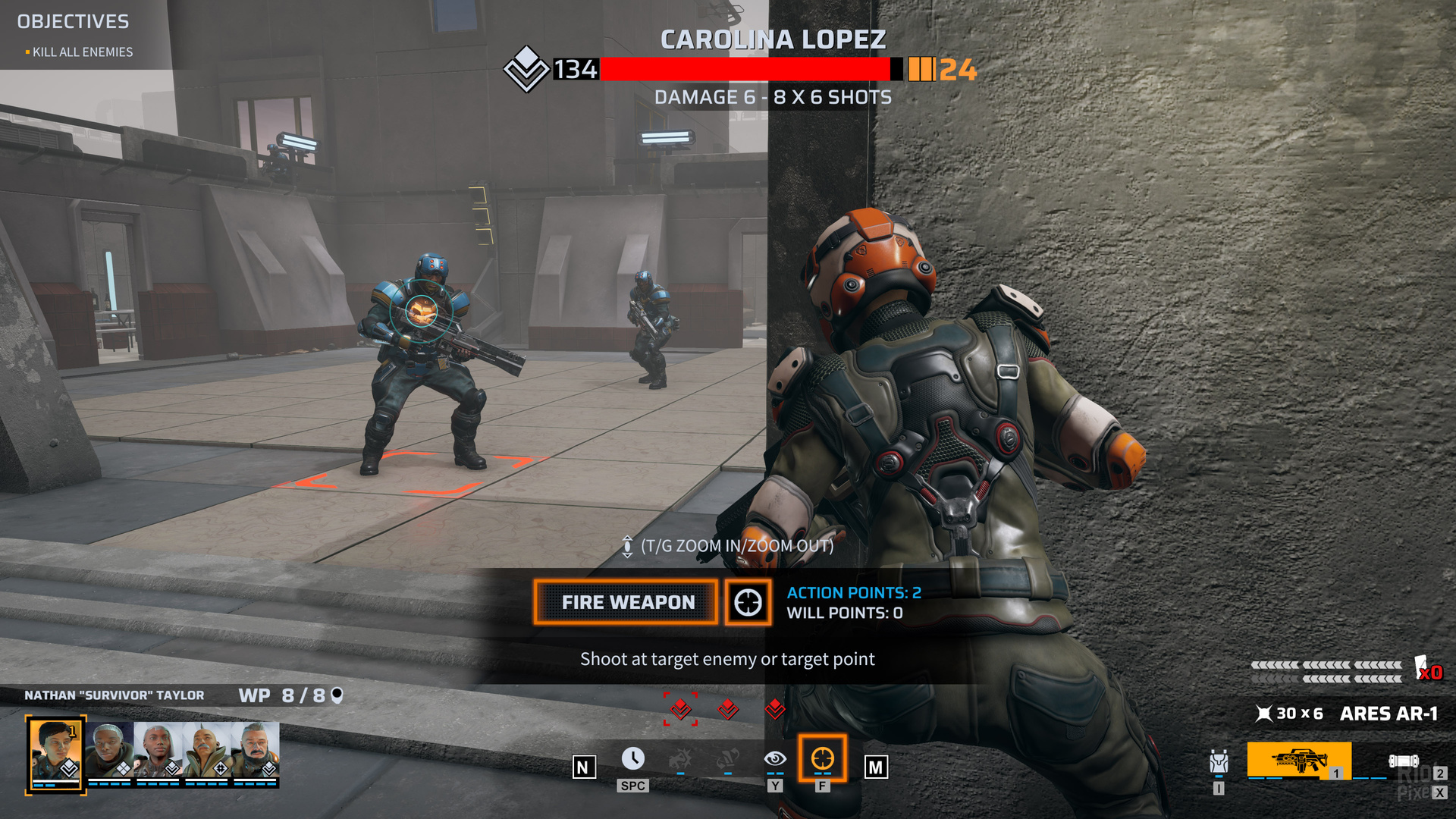Activate the clock end-turn ability icon
1456x819 pixels.
pyautogui.click(x=632, y=759)
